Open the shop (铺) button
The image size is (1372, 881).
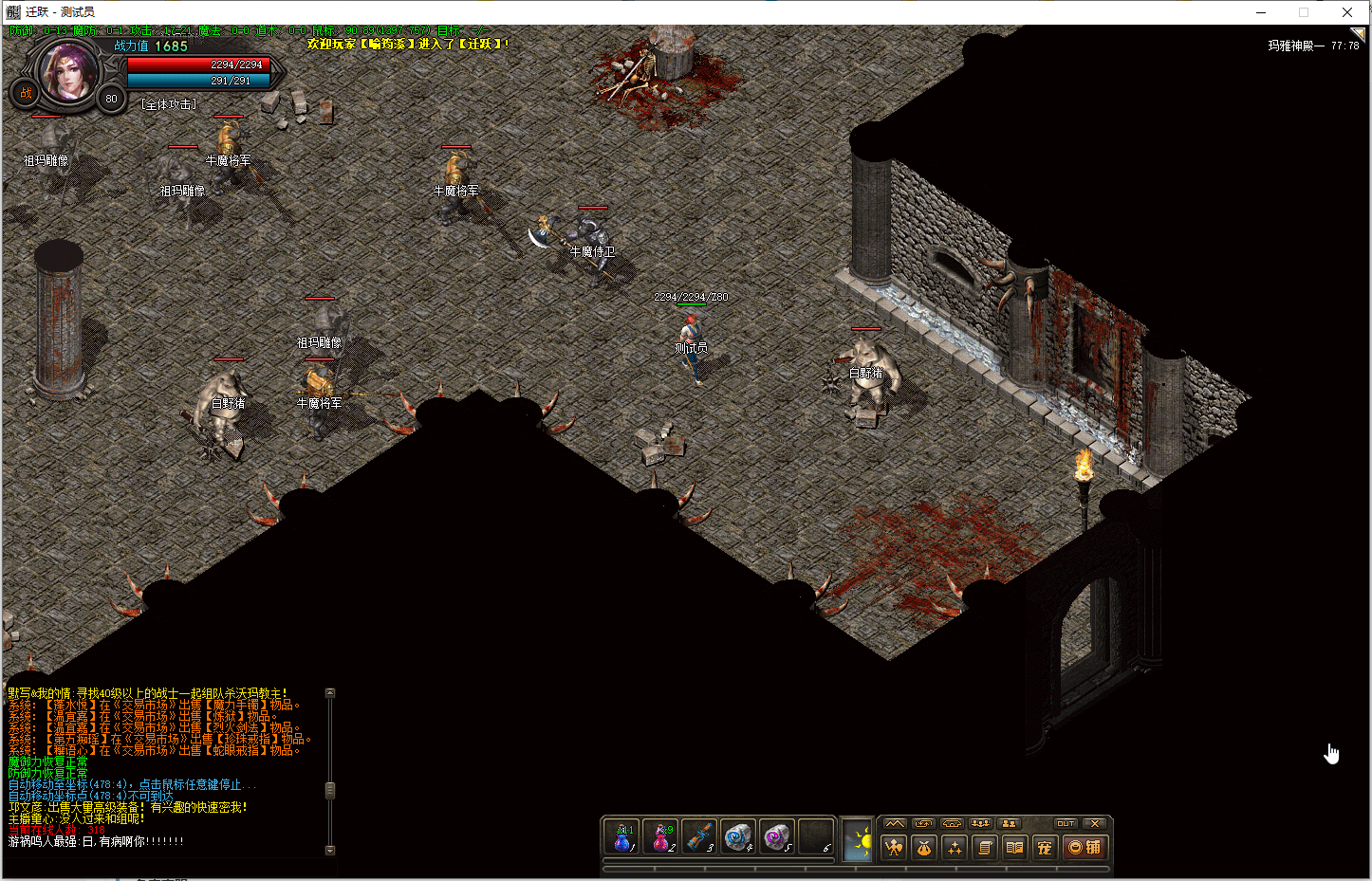(1085, 848)
